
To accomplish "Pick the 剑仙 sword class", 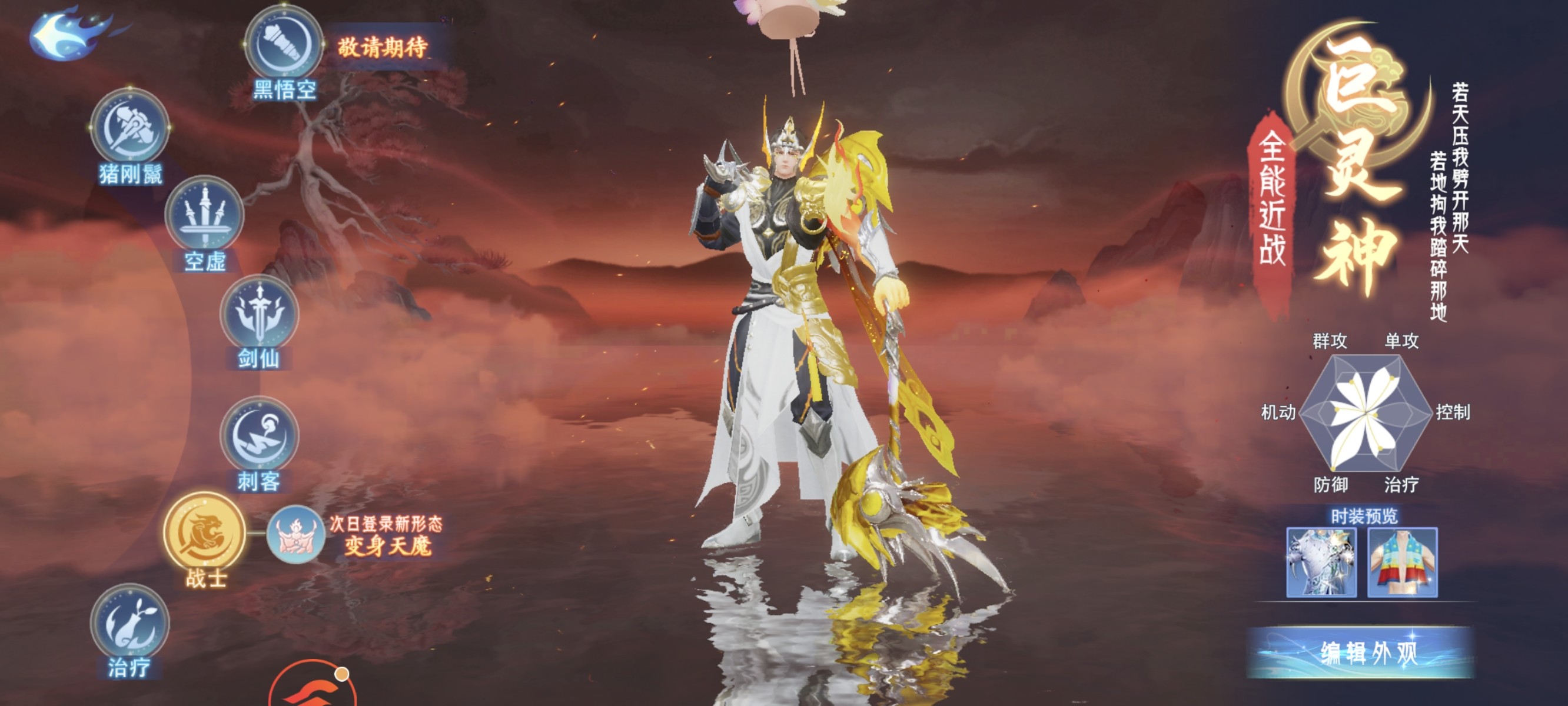I will click(x=260, y=314).
